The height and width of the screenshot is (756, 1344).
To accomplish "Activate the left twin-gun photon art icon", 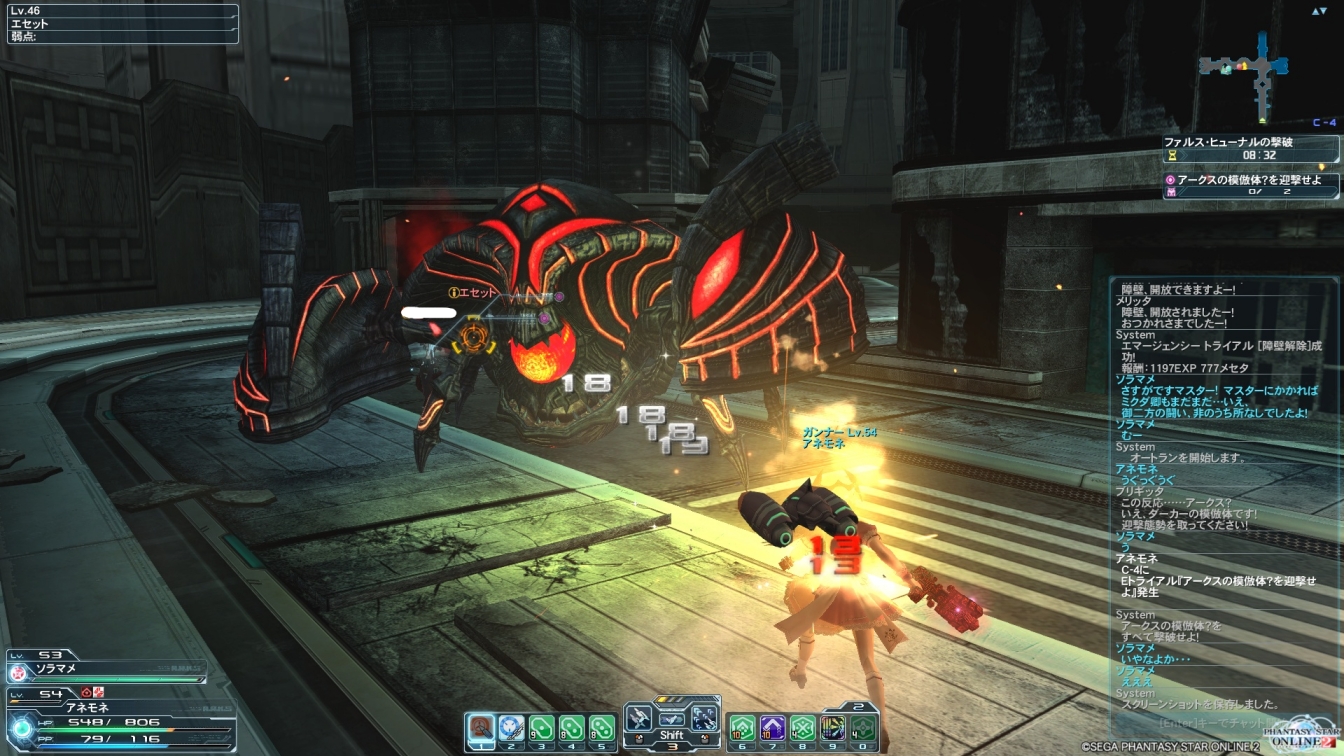I will [x=639, y=717].
